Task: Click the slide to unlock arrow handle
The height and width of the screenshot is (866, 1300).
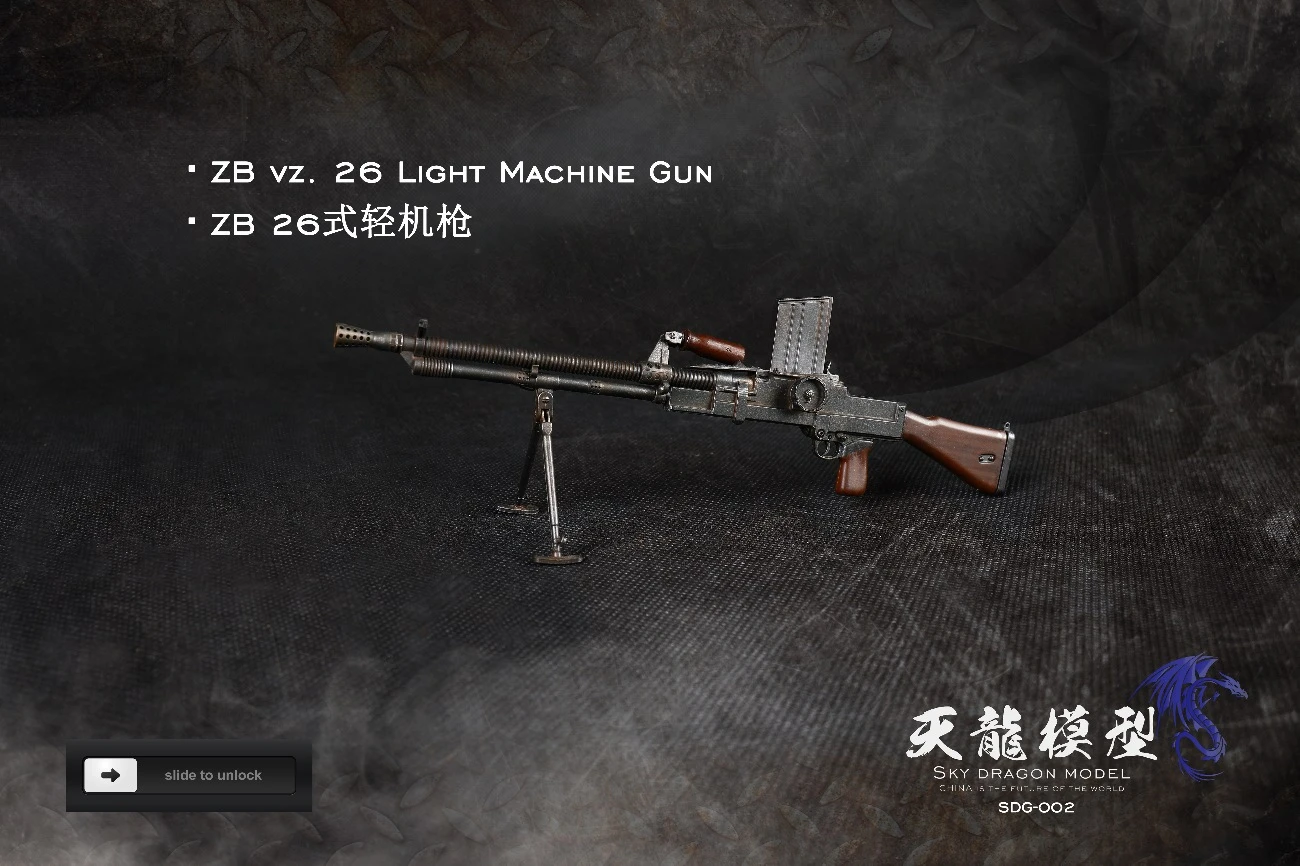Action: (111, 775)
